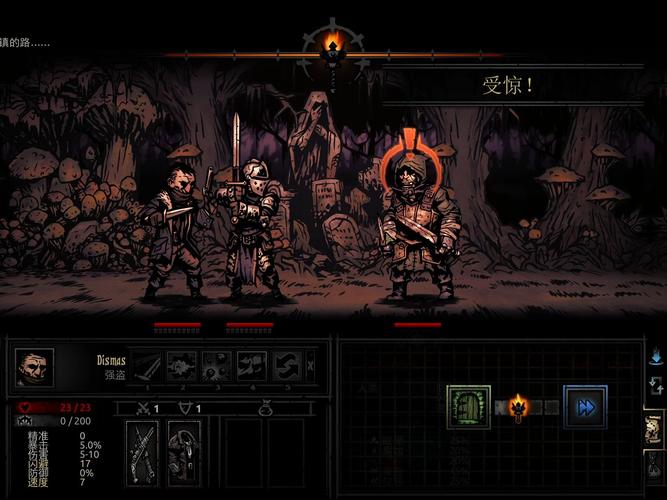The image size is (667, 500).
Task: Select the second combat skill icon
Action: pyautogui.click(x=183, y=365)
